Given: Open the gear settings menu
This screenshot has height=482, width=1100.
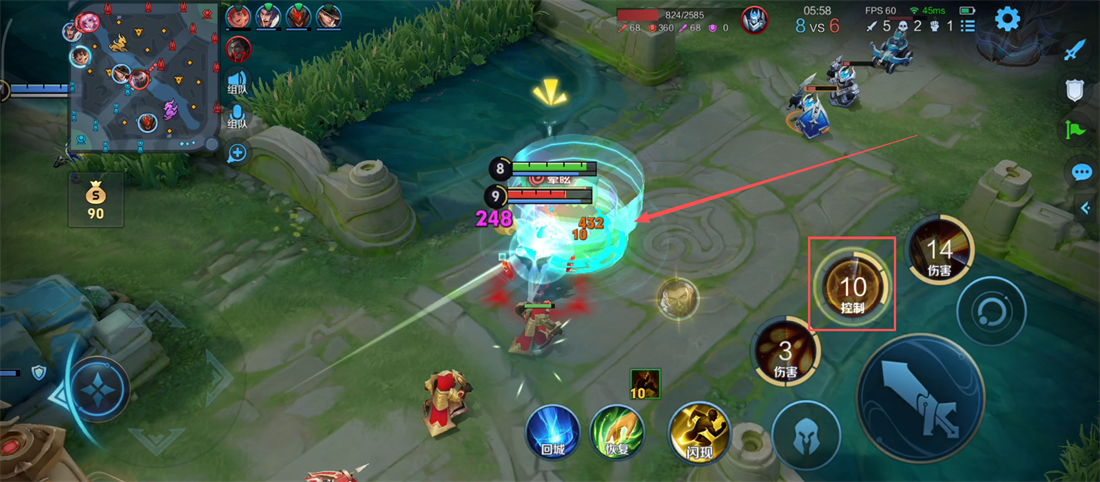Looking at the screenshot, I should click(x=1007, y=18).
